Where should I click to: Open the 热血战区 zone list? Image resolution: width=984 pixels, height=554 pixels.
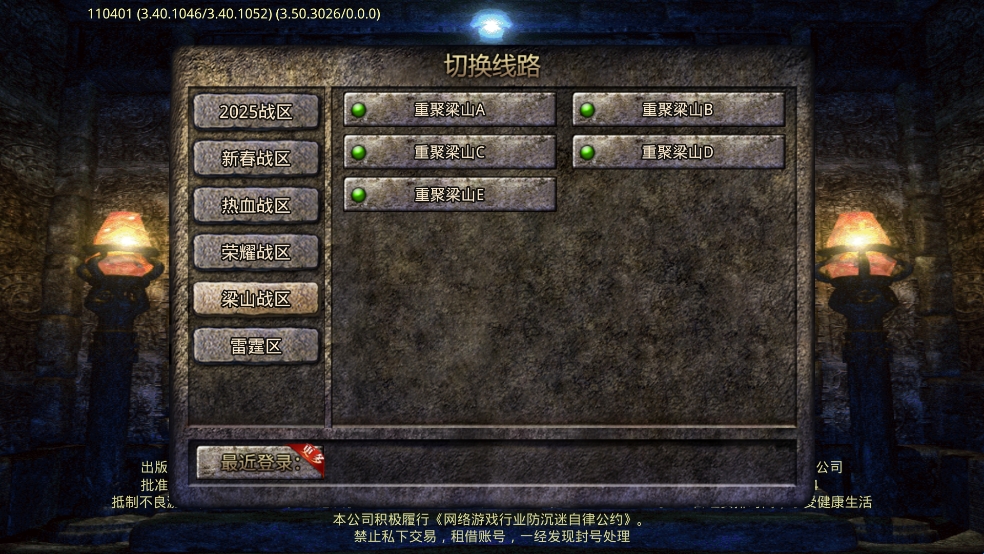click(x=256, y=205)
